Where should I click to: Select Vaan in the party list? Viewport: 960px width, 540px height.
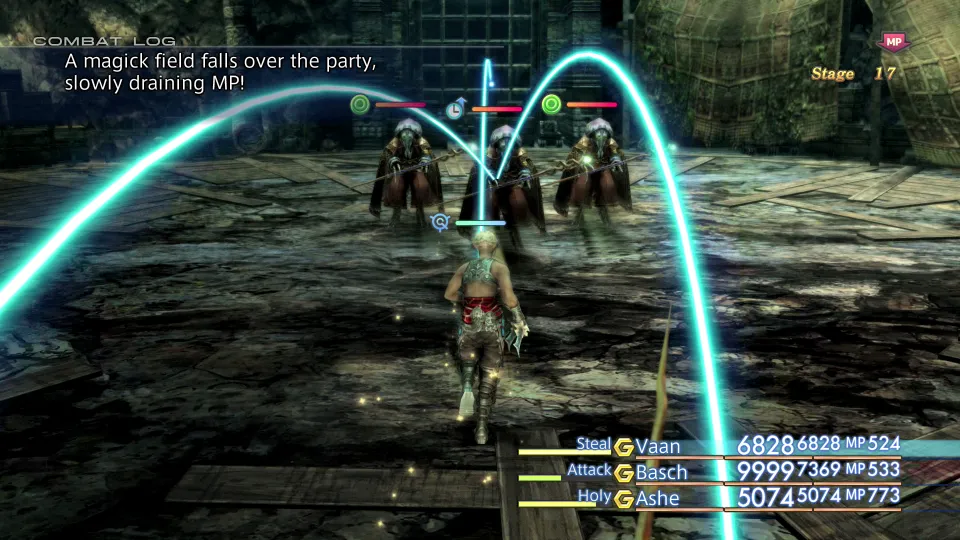click(x=658, y=447)
